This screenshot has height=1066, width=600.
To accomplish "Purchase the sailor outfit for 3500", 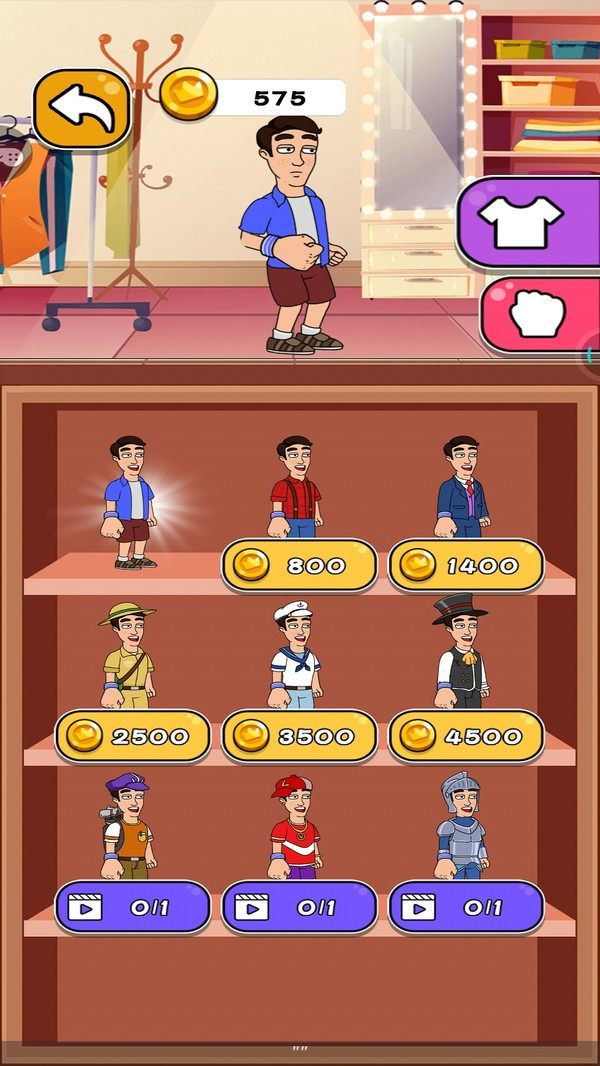I will (299, 737).
